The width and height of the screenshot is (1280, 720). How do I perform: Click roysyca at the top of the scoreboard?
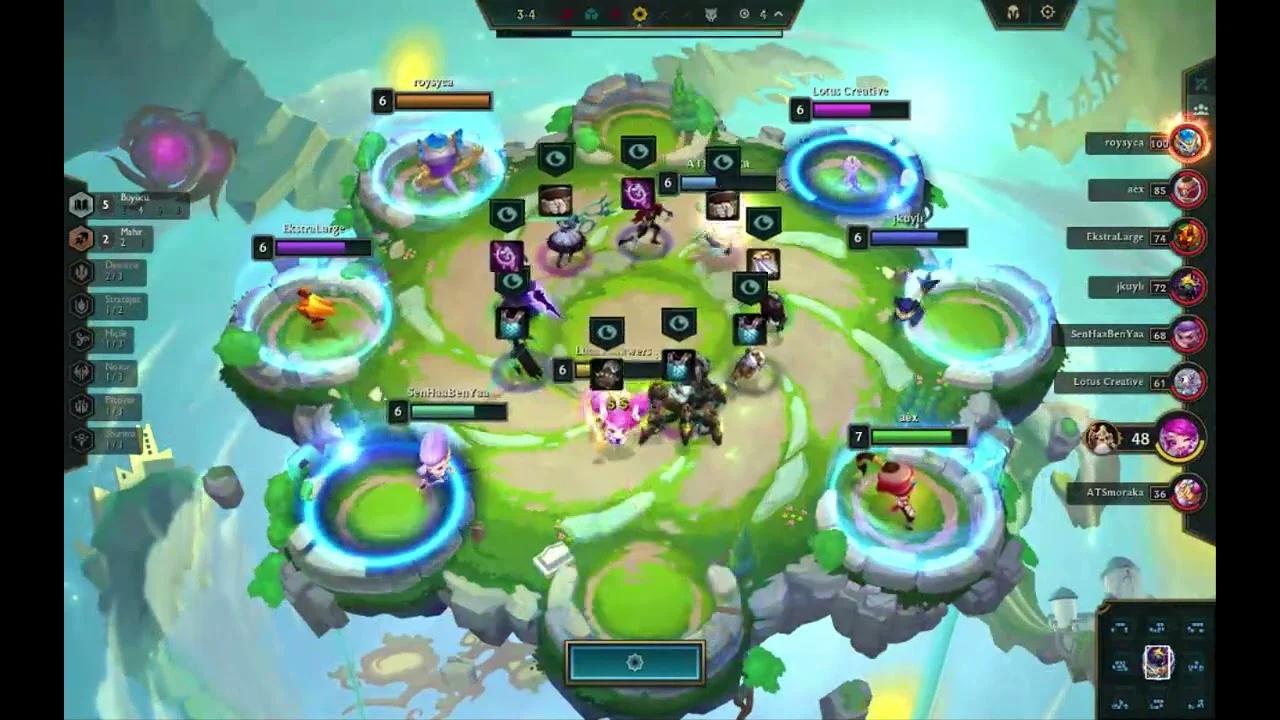coord(1122,144)
